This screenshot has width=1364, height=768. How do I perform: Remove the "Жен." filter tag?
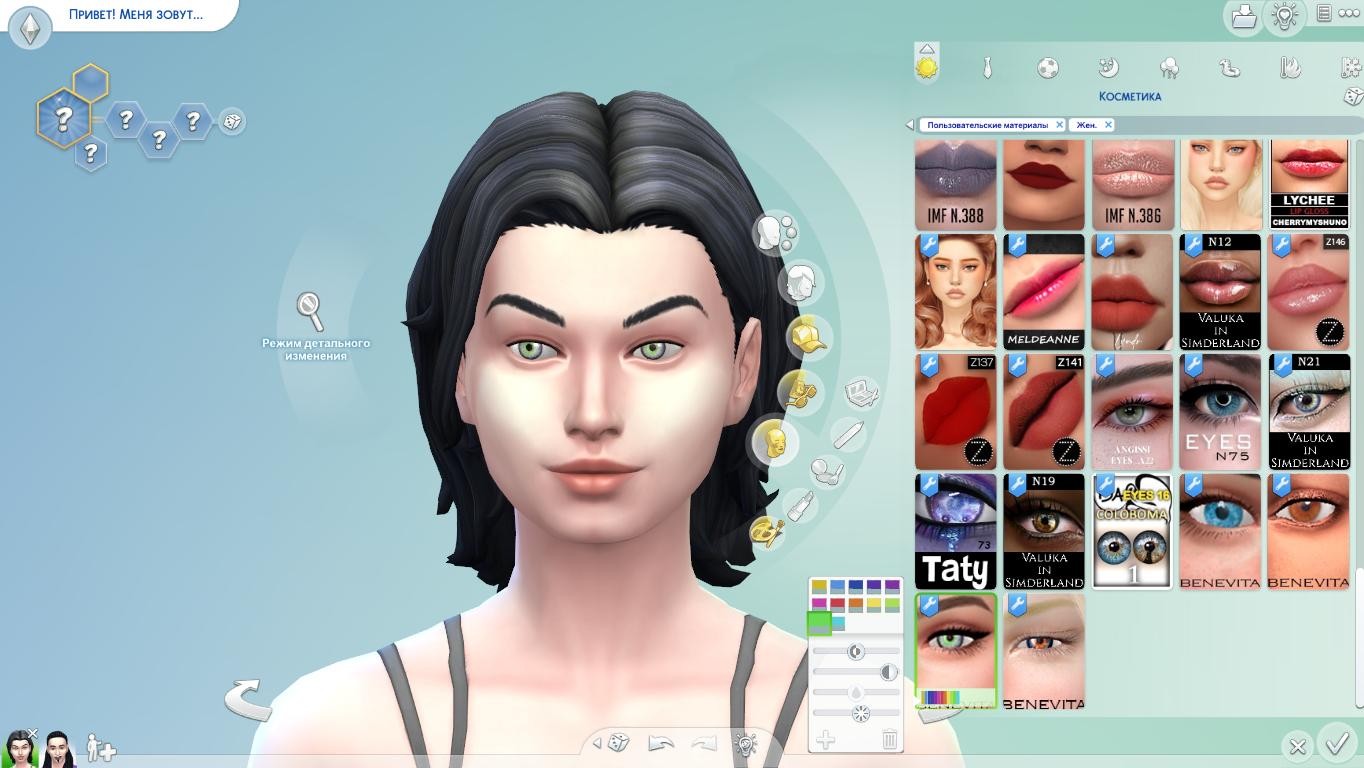1108,125
